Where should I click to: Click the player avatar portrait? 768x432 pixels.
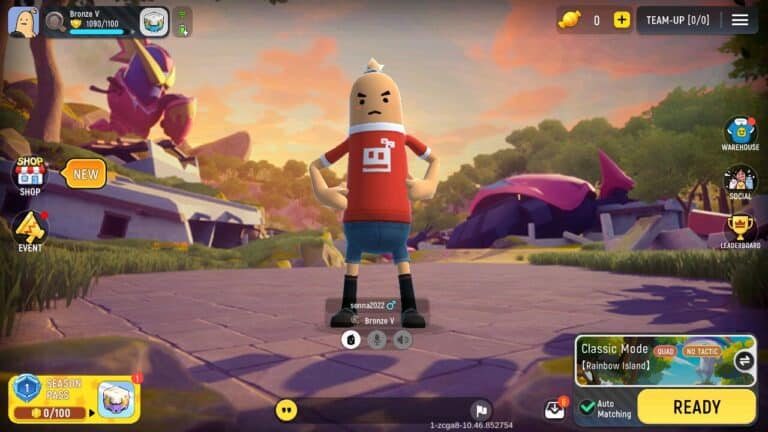22,21
